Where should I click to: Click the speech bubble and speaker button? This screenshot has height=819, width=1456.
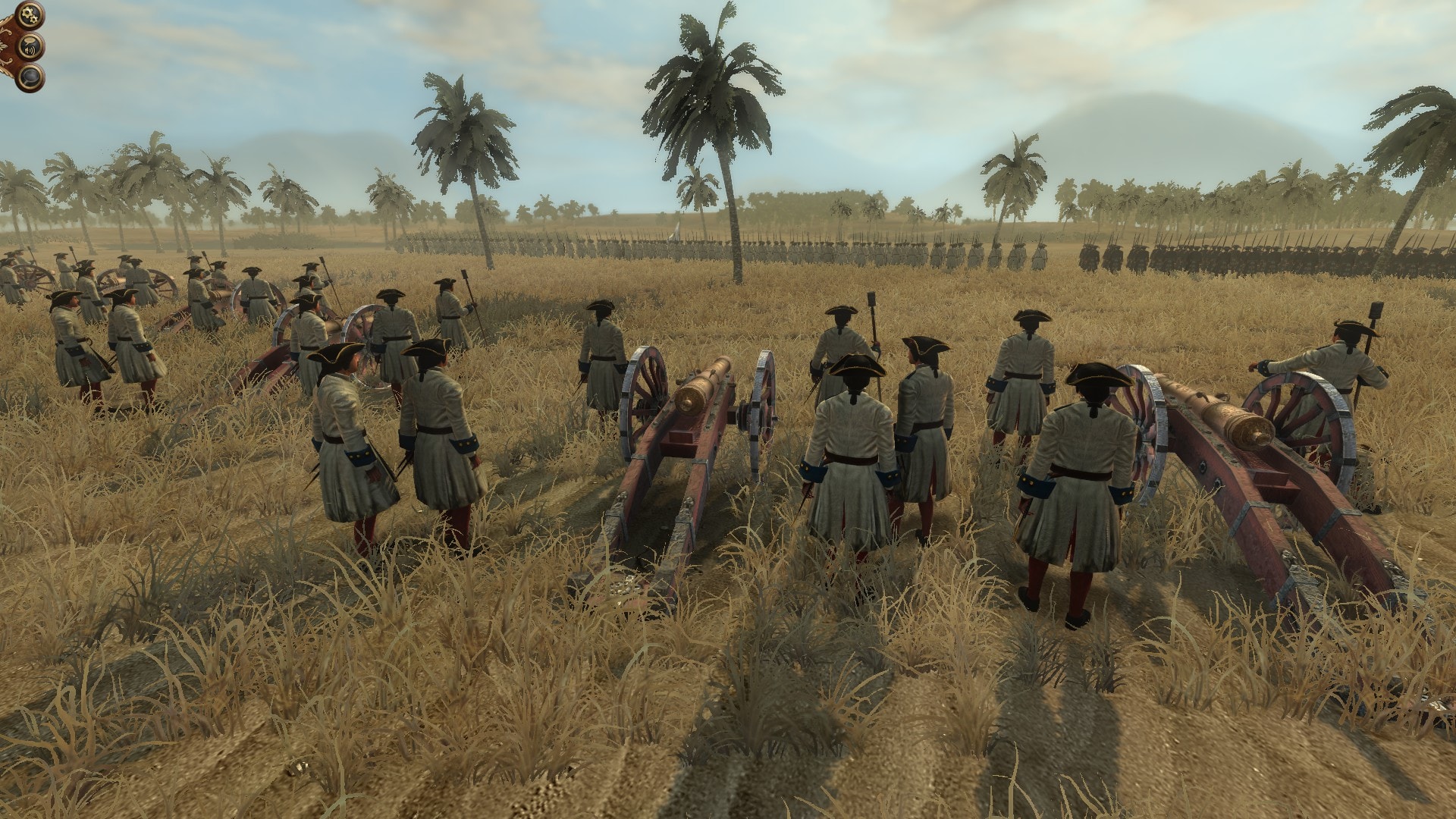point(31,45)
